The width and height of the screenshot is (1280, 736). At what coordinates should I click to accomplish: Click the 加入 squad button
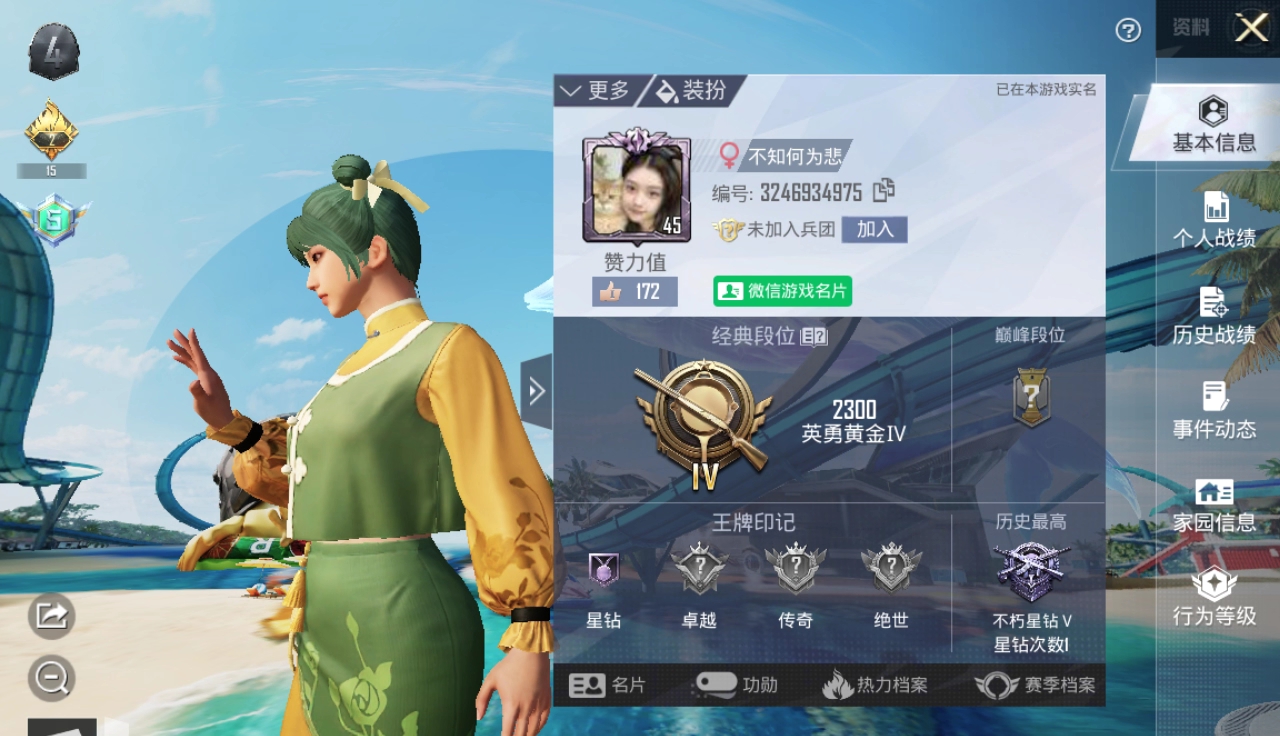coord(874,229)
